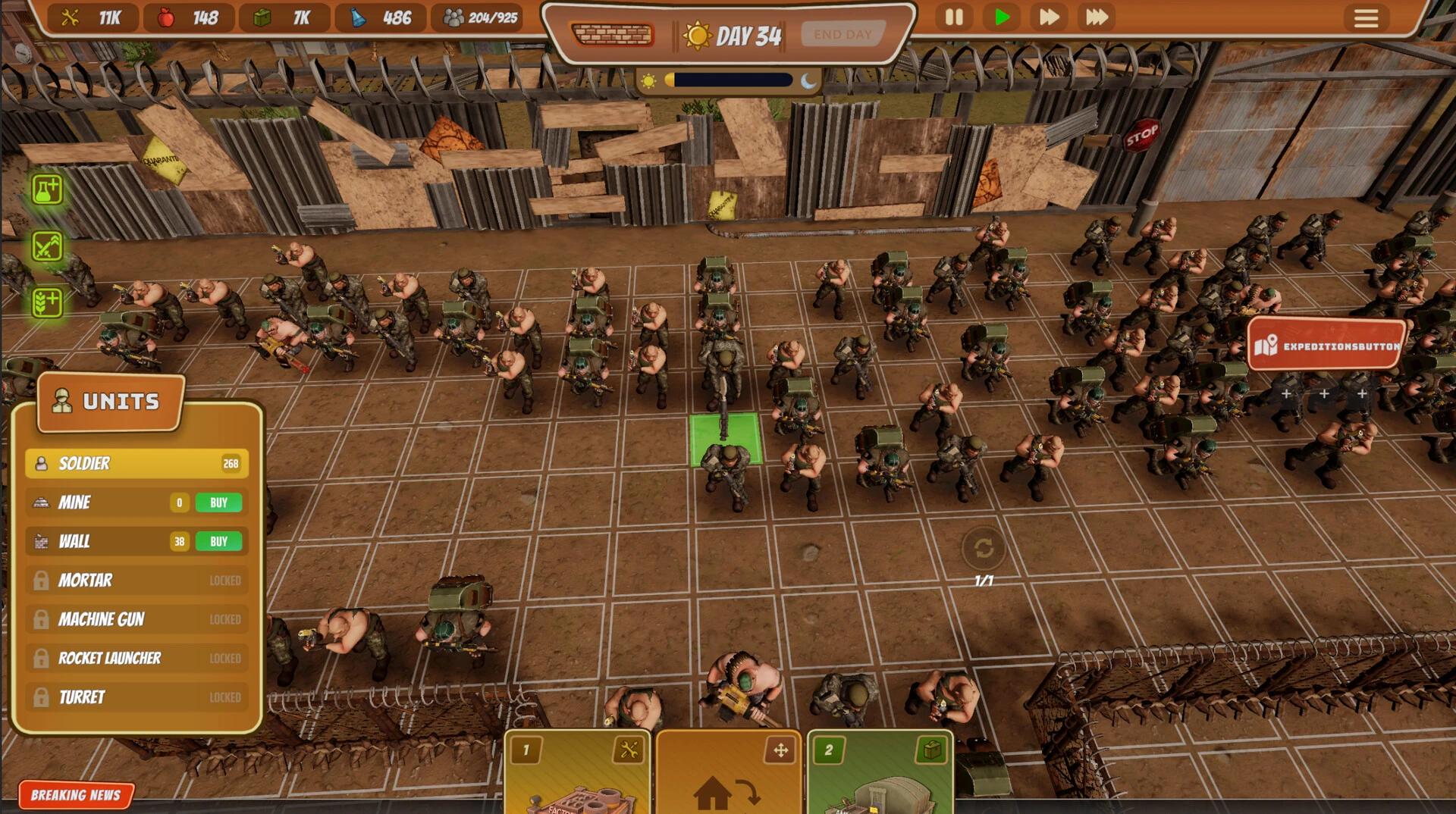Open the Expeditions button
Image resolution: width=1456 pixels, height=814 pixels.
[1327, 346]
